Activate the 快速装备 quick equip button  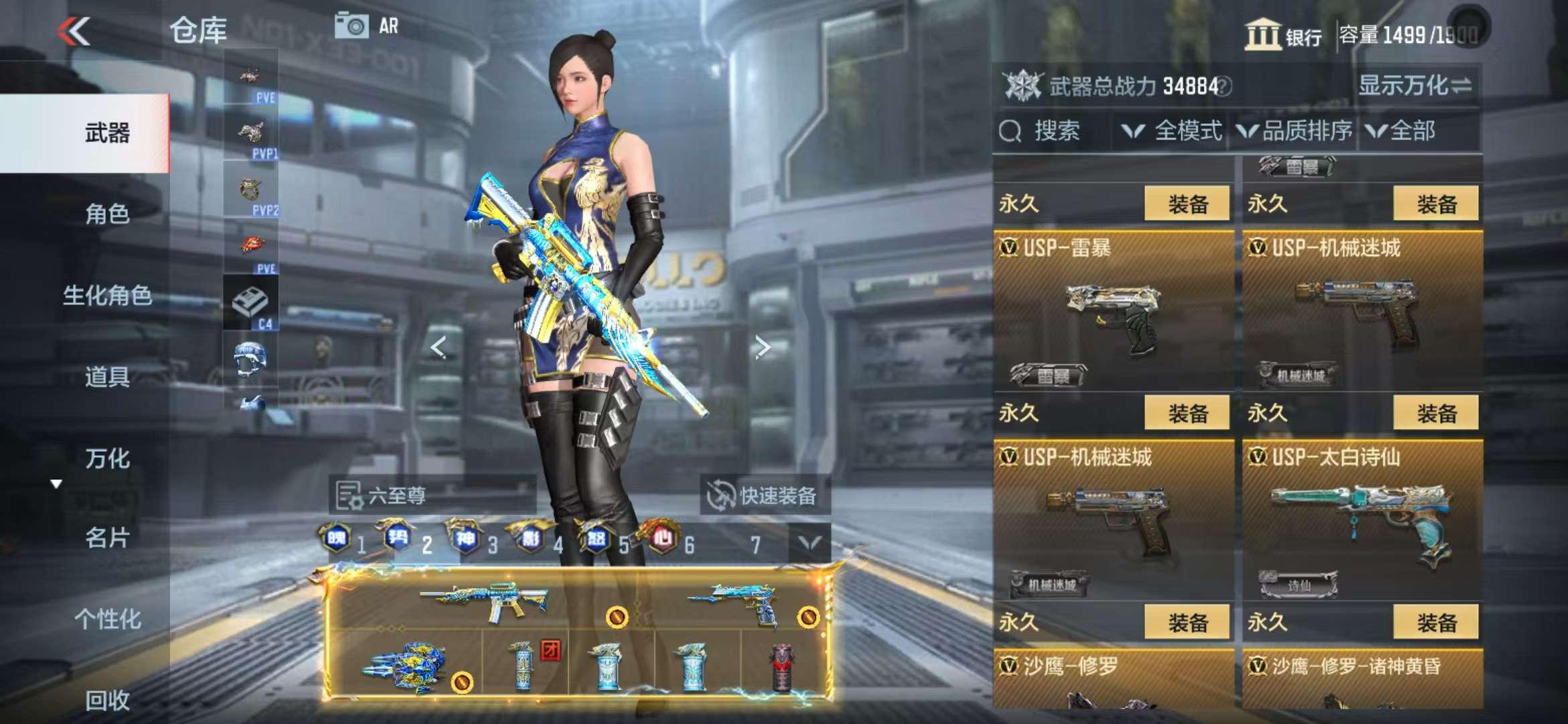tap(764, 495)
